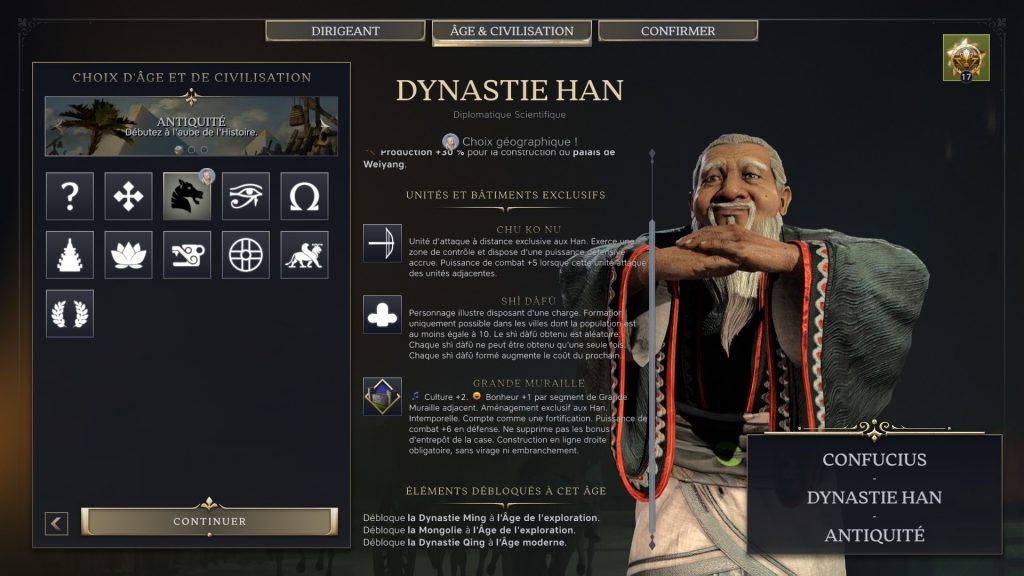Screen dimensions: 1024x576
Task: Select the Han dynasty horse head icon
Action: (x=187, y=196)
